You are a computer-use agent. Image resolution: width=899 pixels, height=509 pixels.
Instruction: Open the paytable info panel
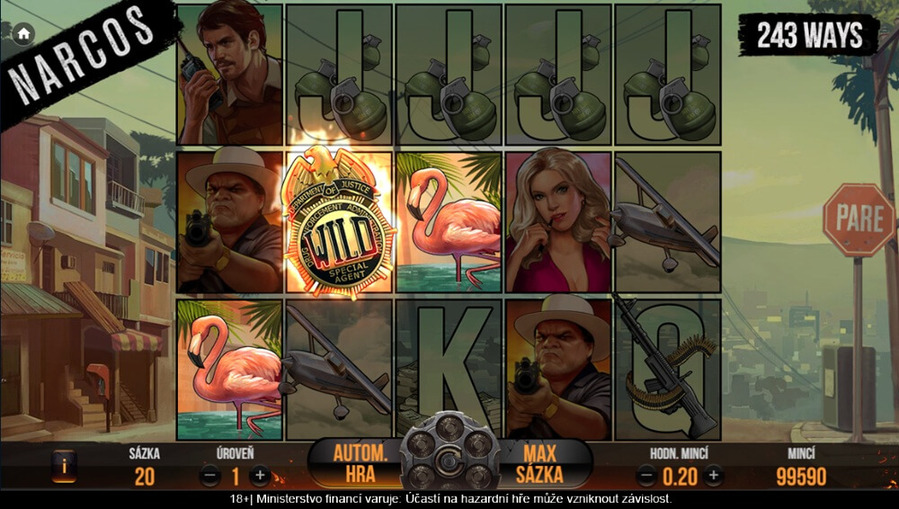point(63,465)
